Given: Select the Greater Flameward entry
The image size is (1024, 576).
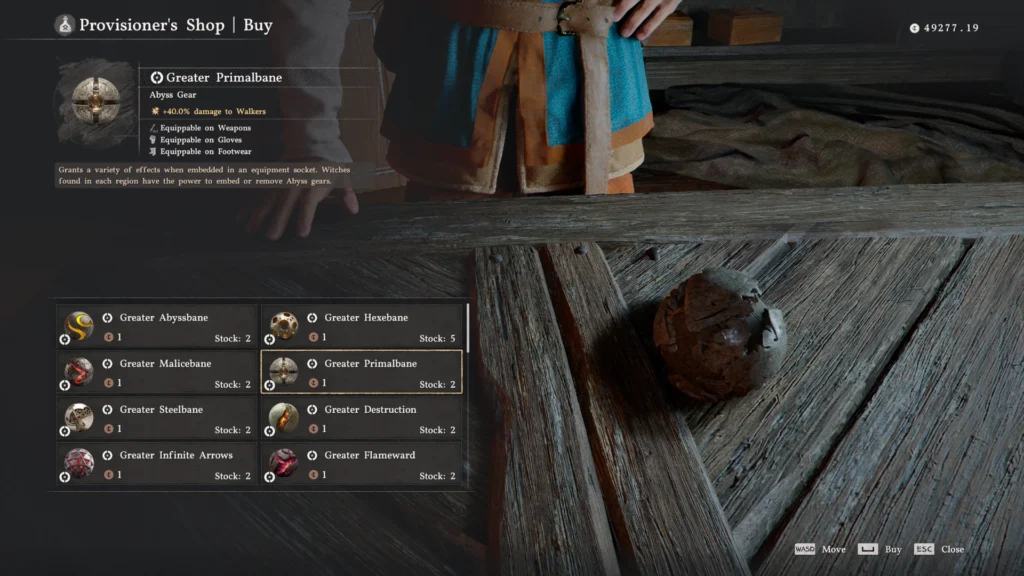Looking at the screenshot, I should (x=361, y=464).
